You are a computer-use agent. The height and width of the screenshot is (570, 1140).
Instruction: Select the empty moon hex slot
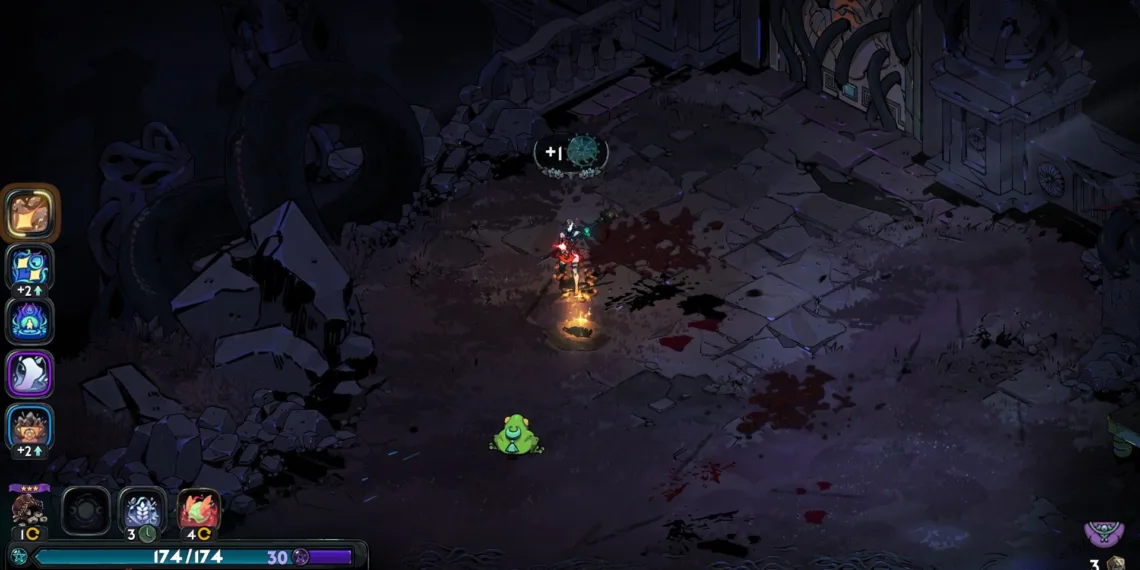point(86,510)
